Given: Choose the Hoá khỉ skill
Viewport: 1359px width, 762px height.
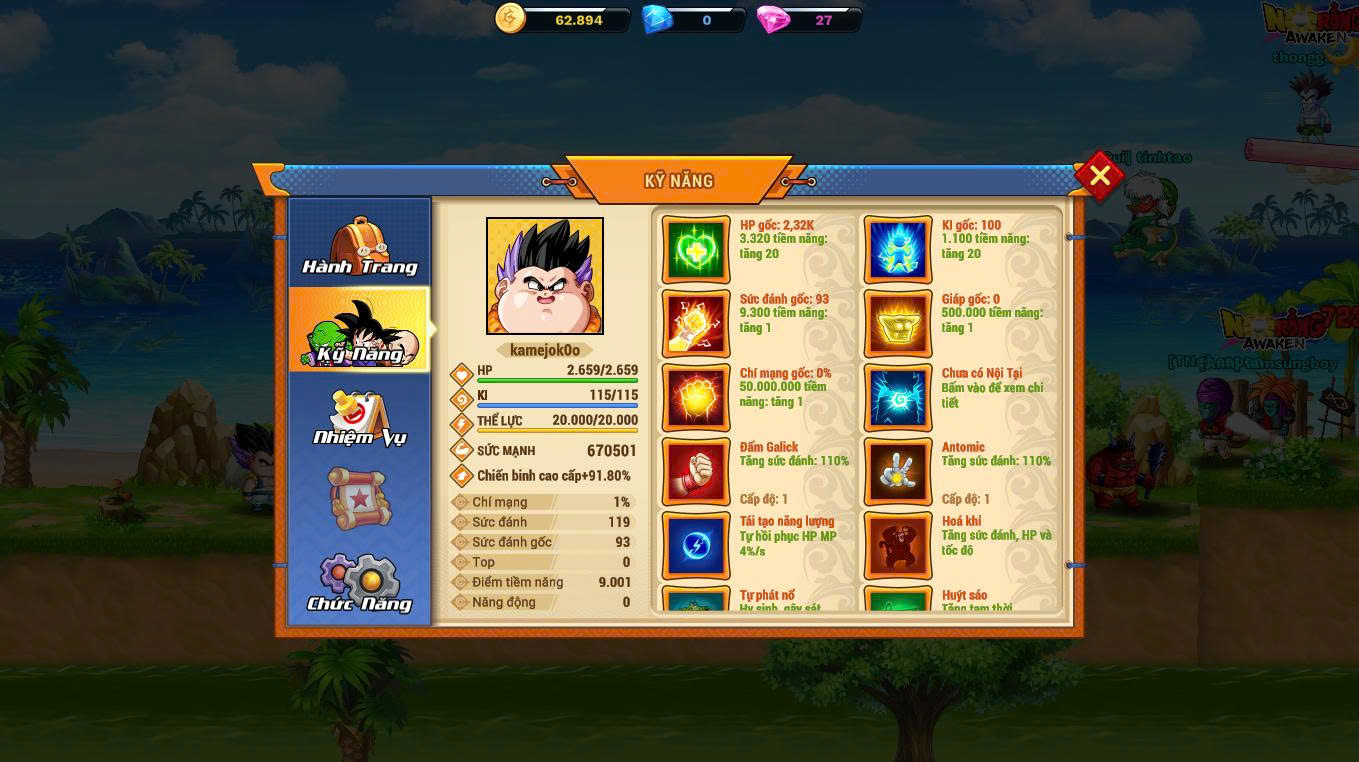Looking at the screenshot, I should [x=898, y=546].
